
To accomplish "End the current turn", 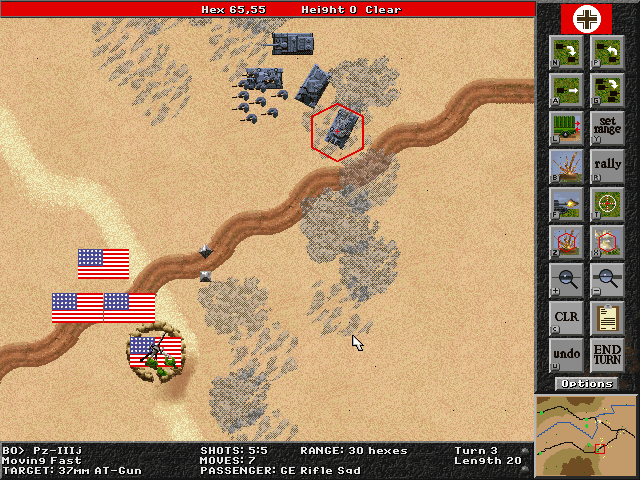I will [x=606, y=355].
